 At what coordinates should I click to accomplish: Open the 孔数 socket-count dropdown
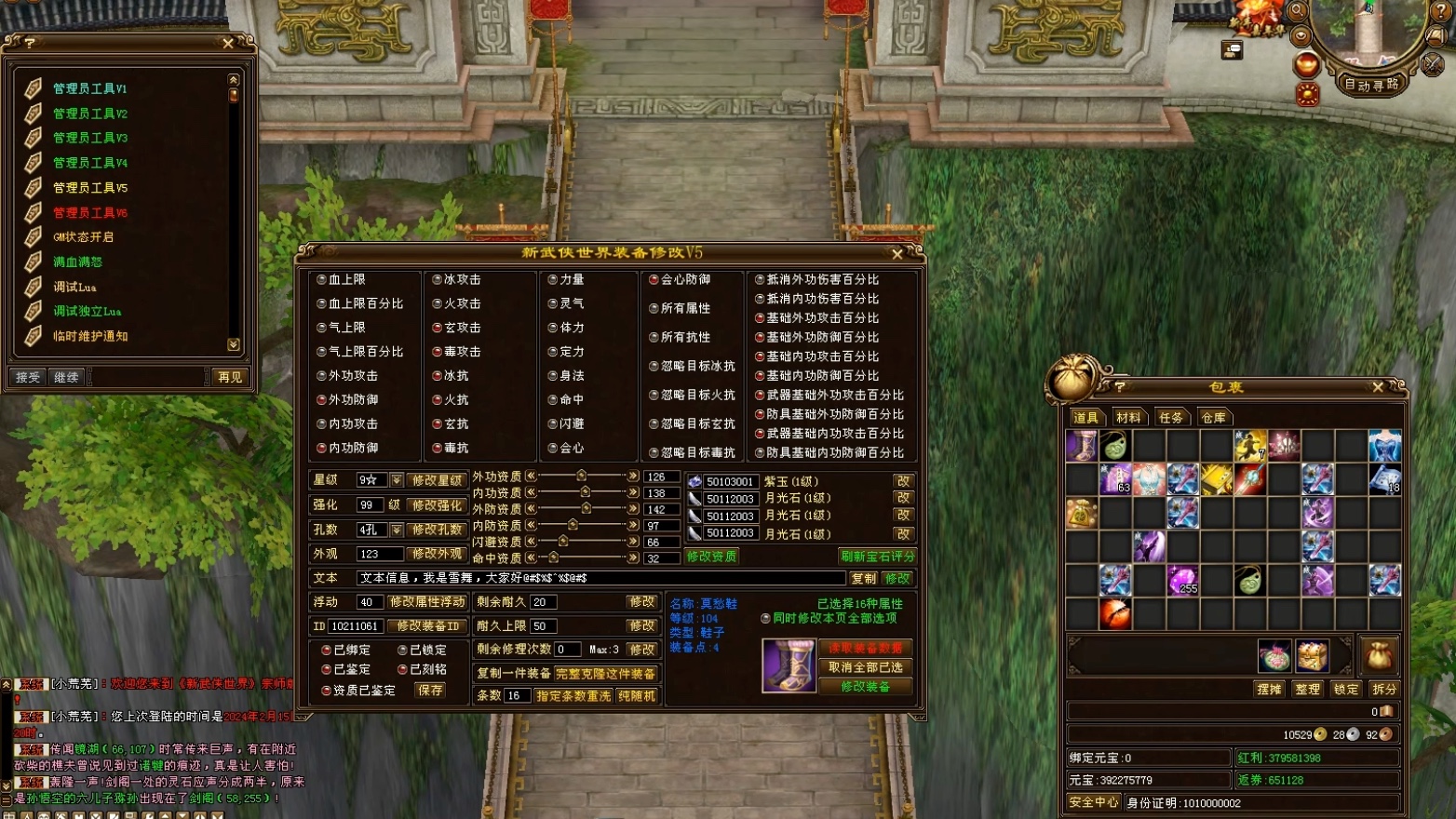pos(395,528)
